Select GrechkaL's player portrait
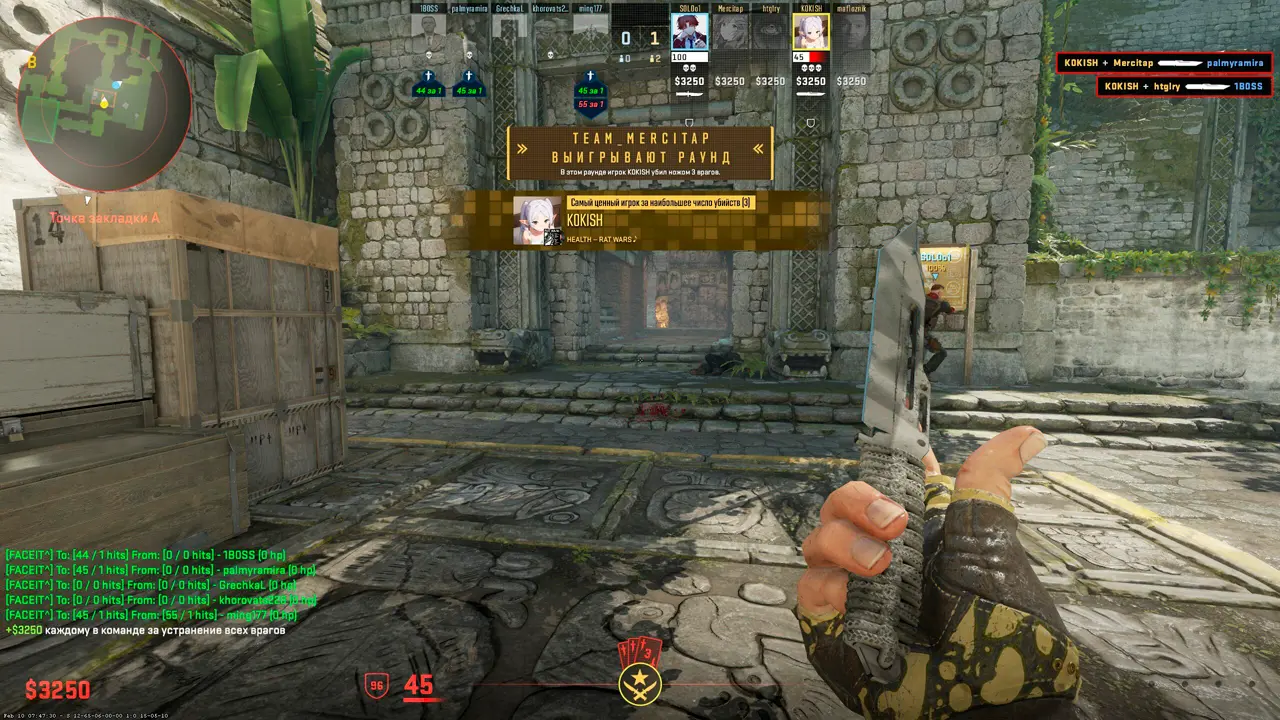1280x720 pixels. click(509, 29)
